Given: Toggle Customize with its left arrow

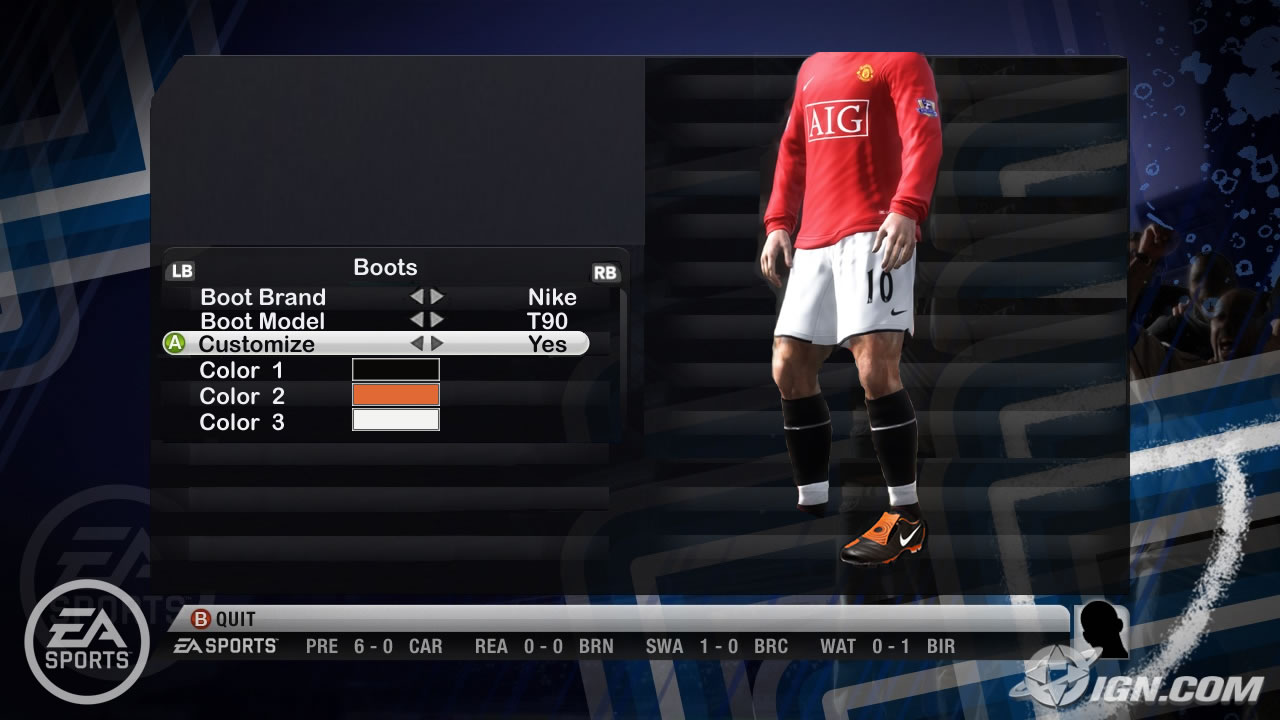Looking at the screenshot, I should [x=417, y=344].
